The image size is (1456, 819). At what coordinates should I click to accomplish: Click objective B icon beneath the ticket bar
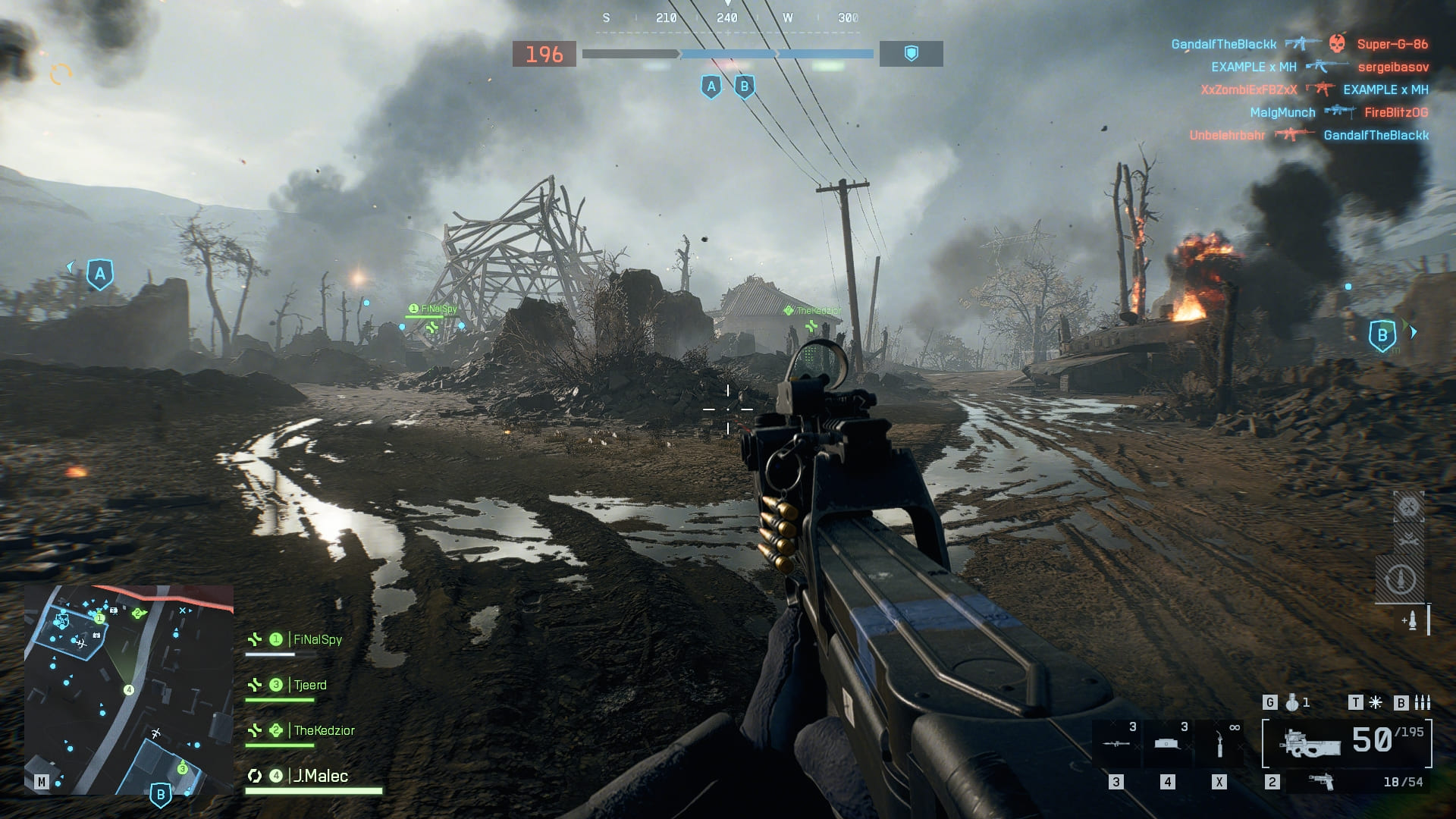(744, 86)
